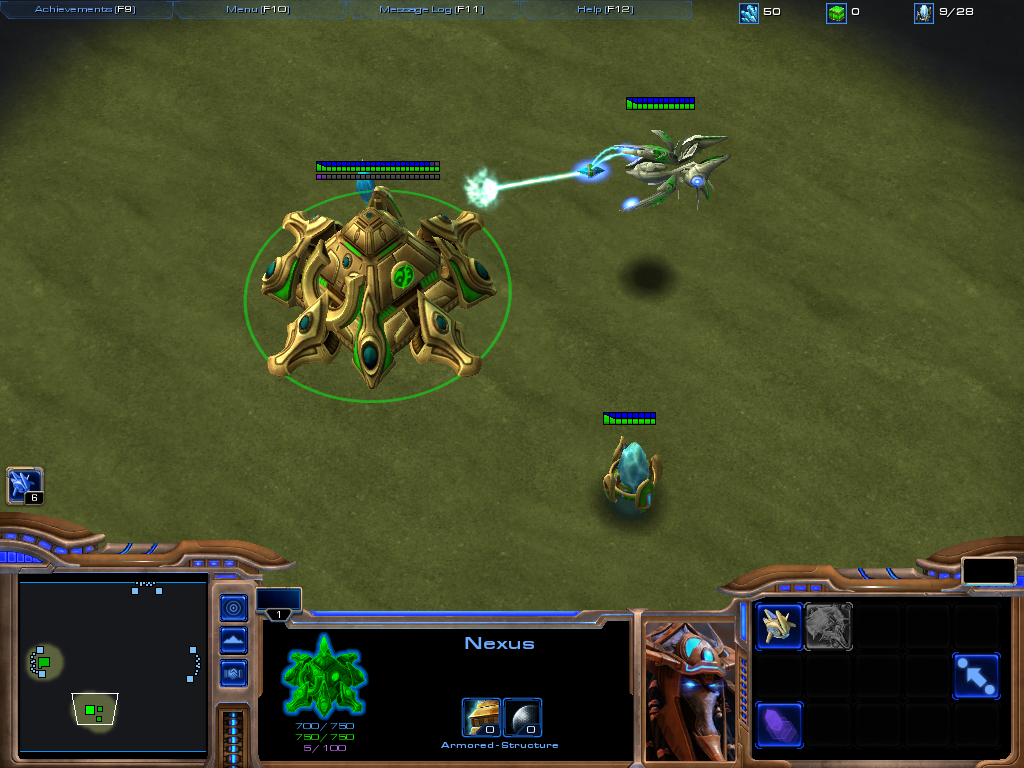This screenshot has height=768, width=1024.
Task: Click on the minimap
Action: pyautogui.click(x=112, y=665)
